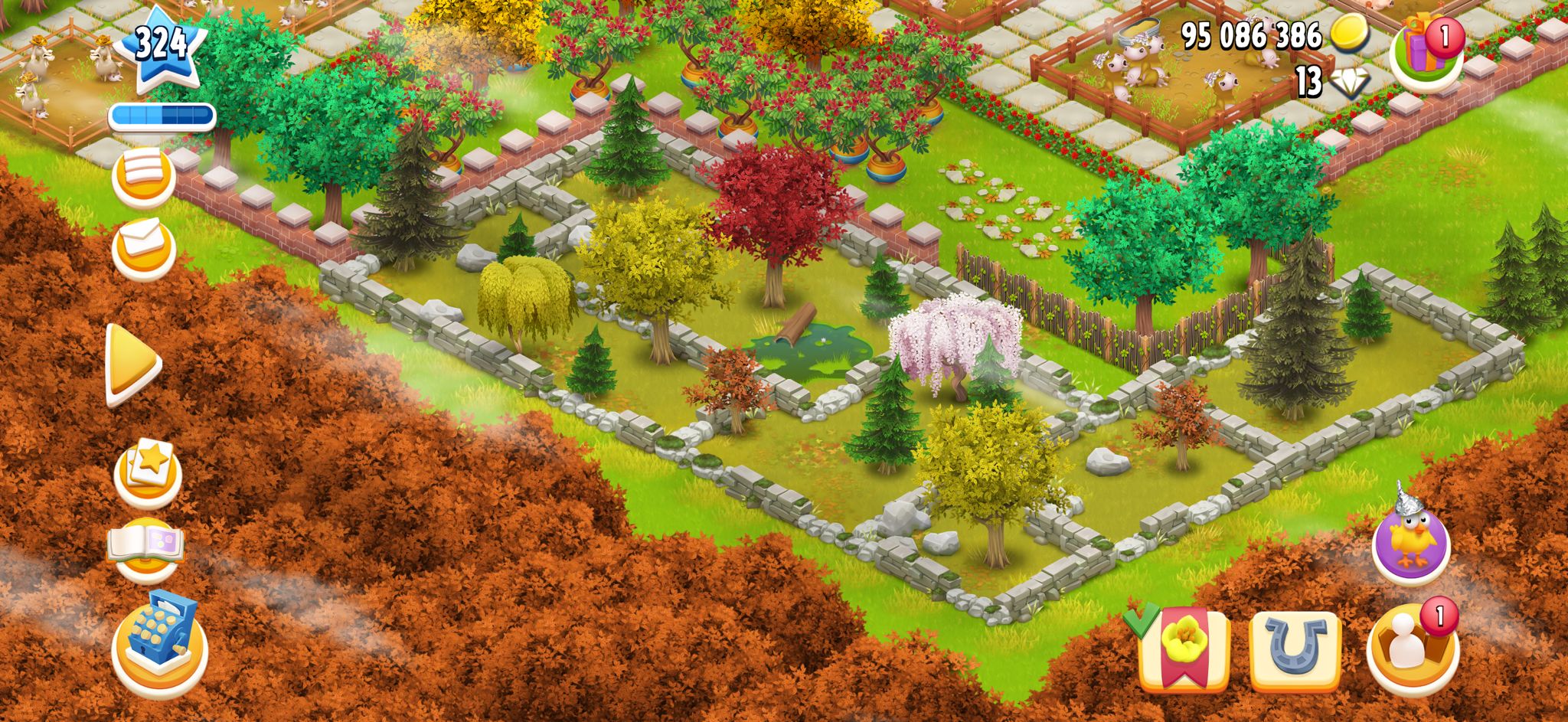Open the gift box with notification
The width and height of the screenshot is (1568, 722).
[x=1426, y=51]
